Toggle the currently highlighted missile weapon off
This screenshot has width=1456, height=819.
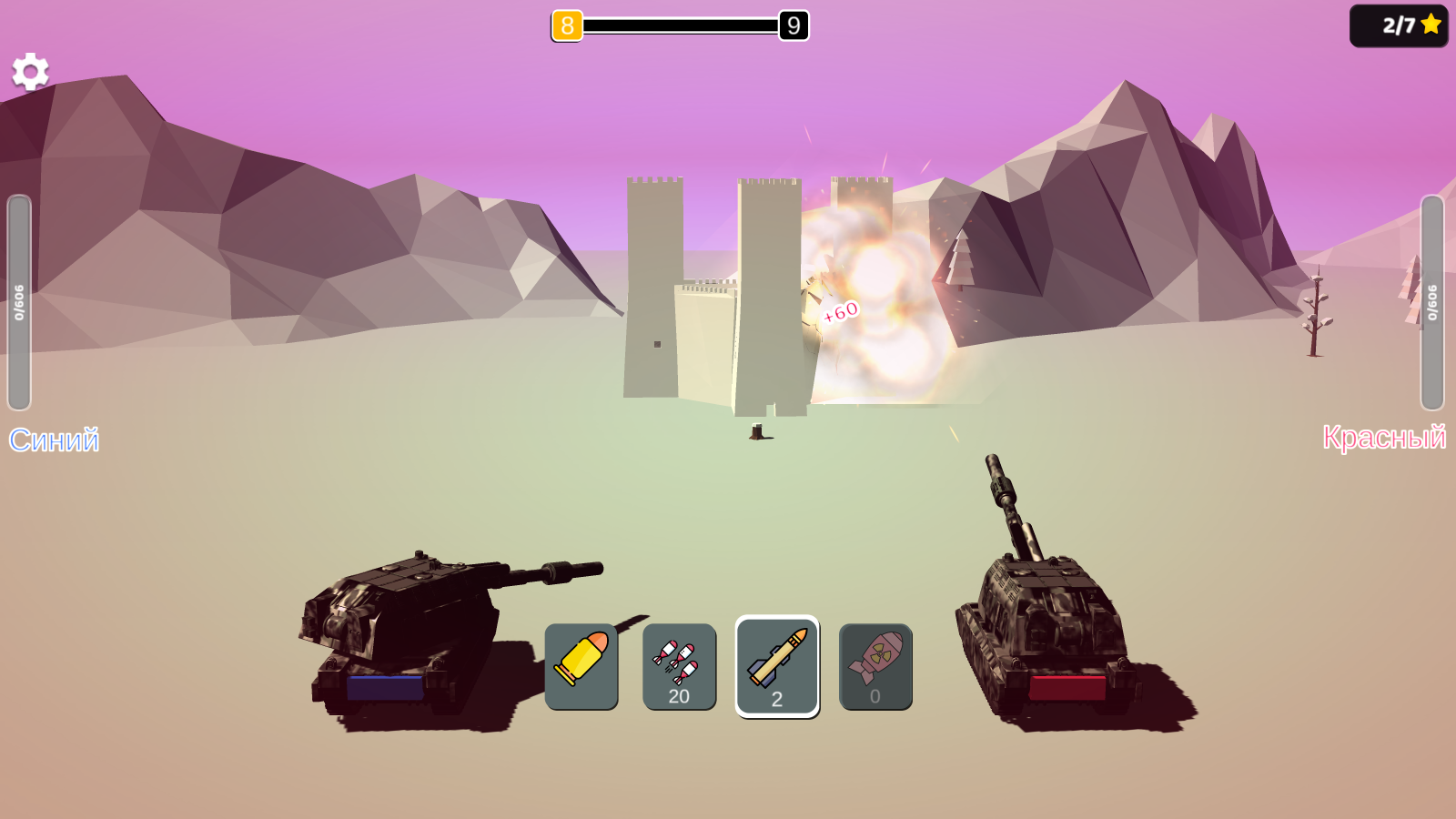(777, 665)
